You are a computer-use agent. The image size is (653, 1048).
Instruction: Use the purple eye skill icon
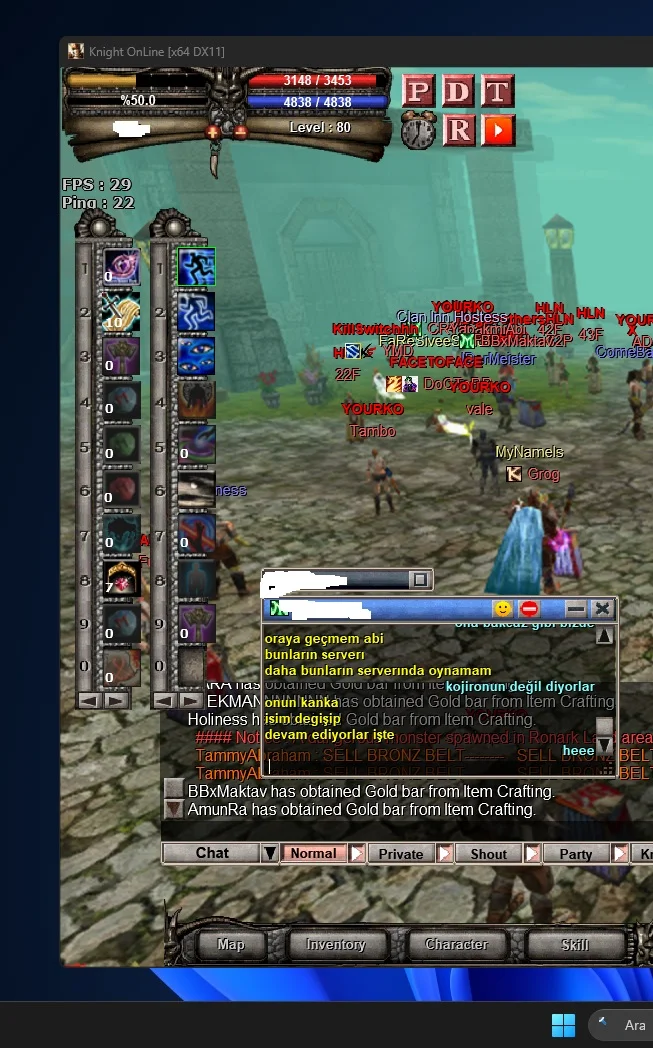pos(122,267)
